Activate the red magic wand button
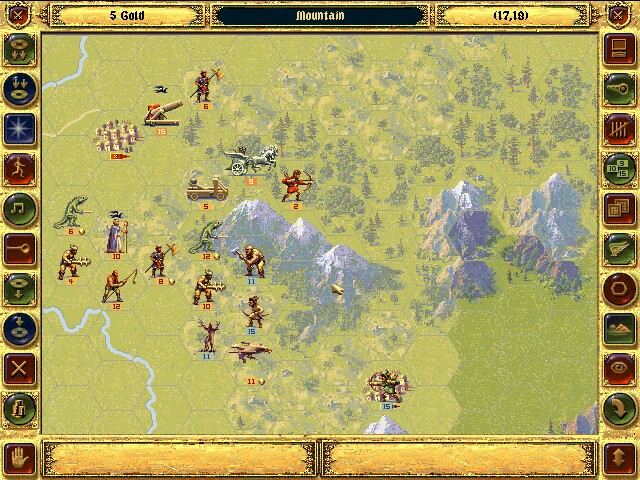 point(20,246)
